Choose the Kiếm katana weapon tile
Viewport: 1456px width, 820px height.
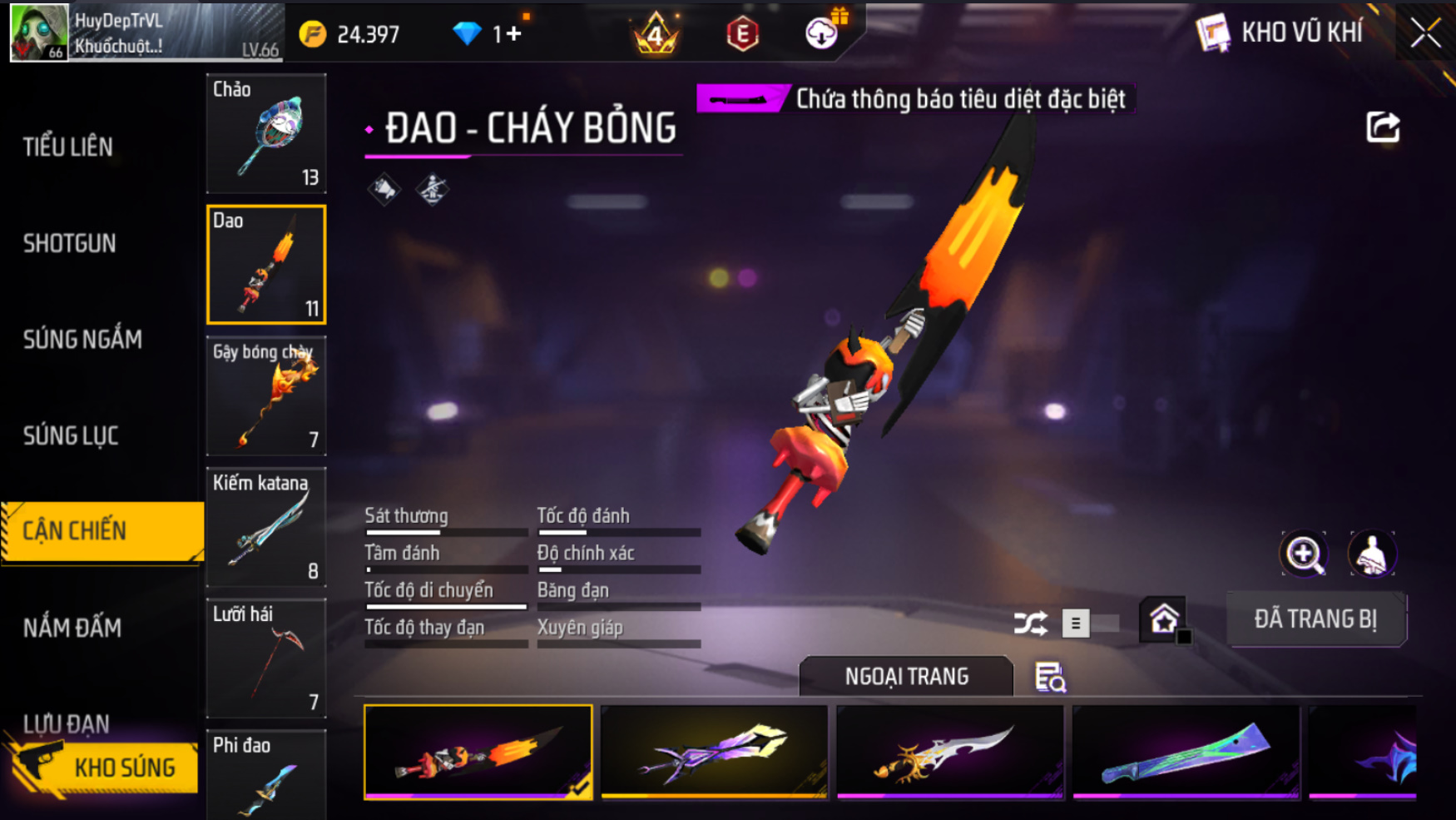coord(266,527)
